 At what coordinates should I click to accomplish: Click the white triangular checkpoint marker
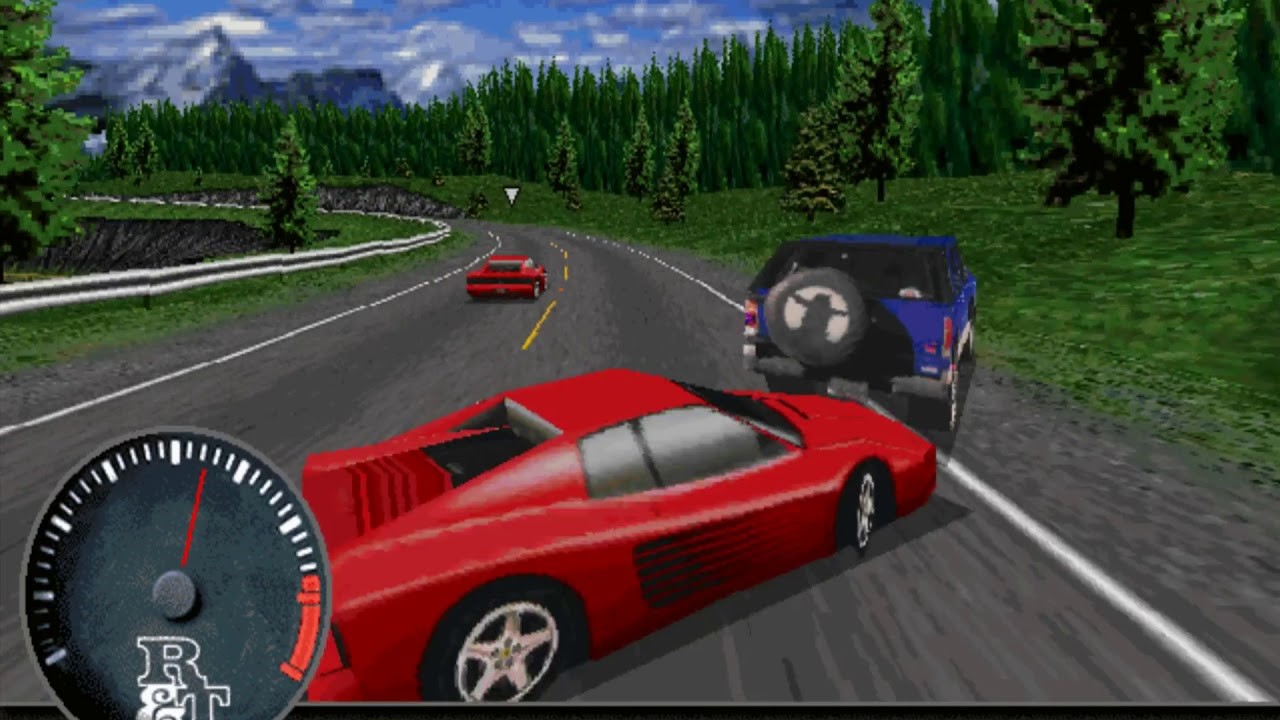[x=510, y=196]
